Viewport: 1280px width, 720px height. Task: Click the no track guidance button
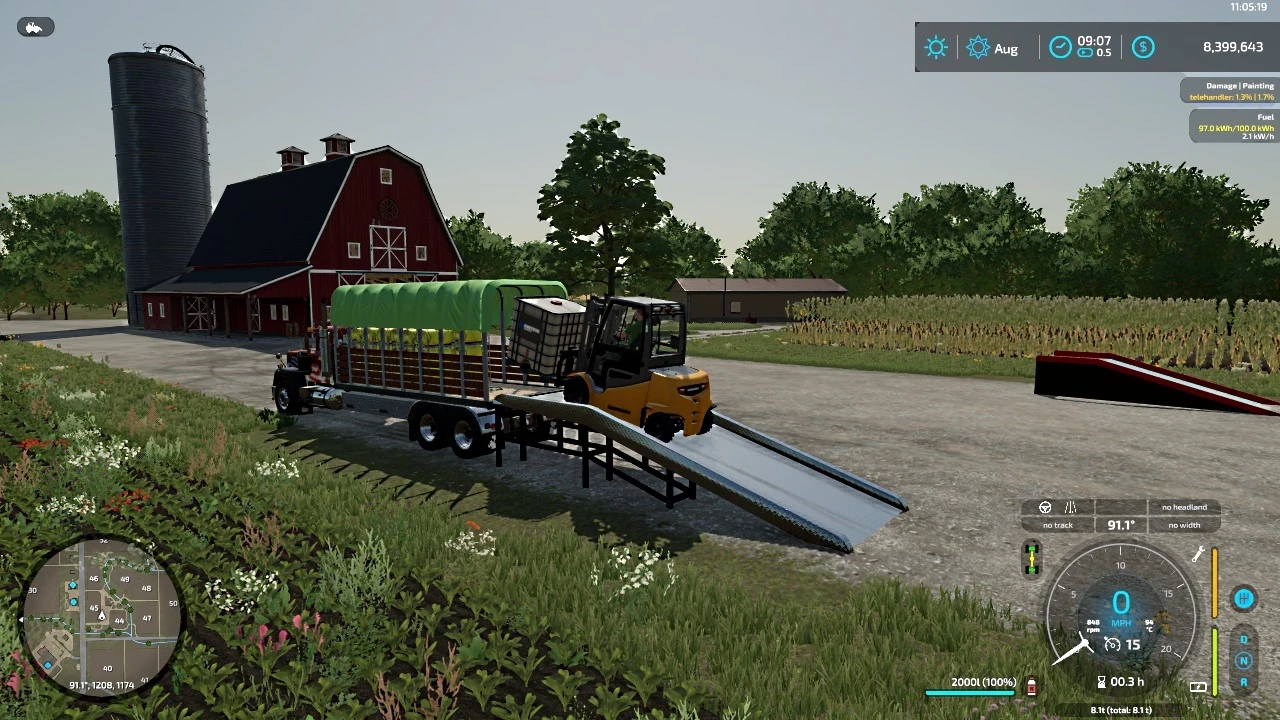tap(1057, 525)
